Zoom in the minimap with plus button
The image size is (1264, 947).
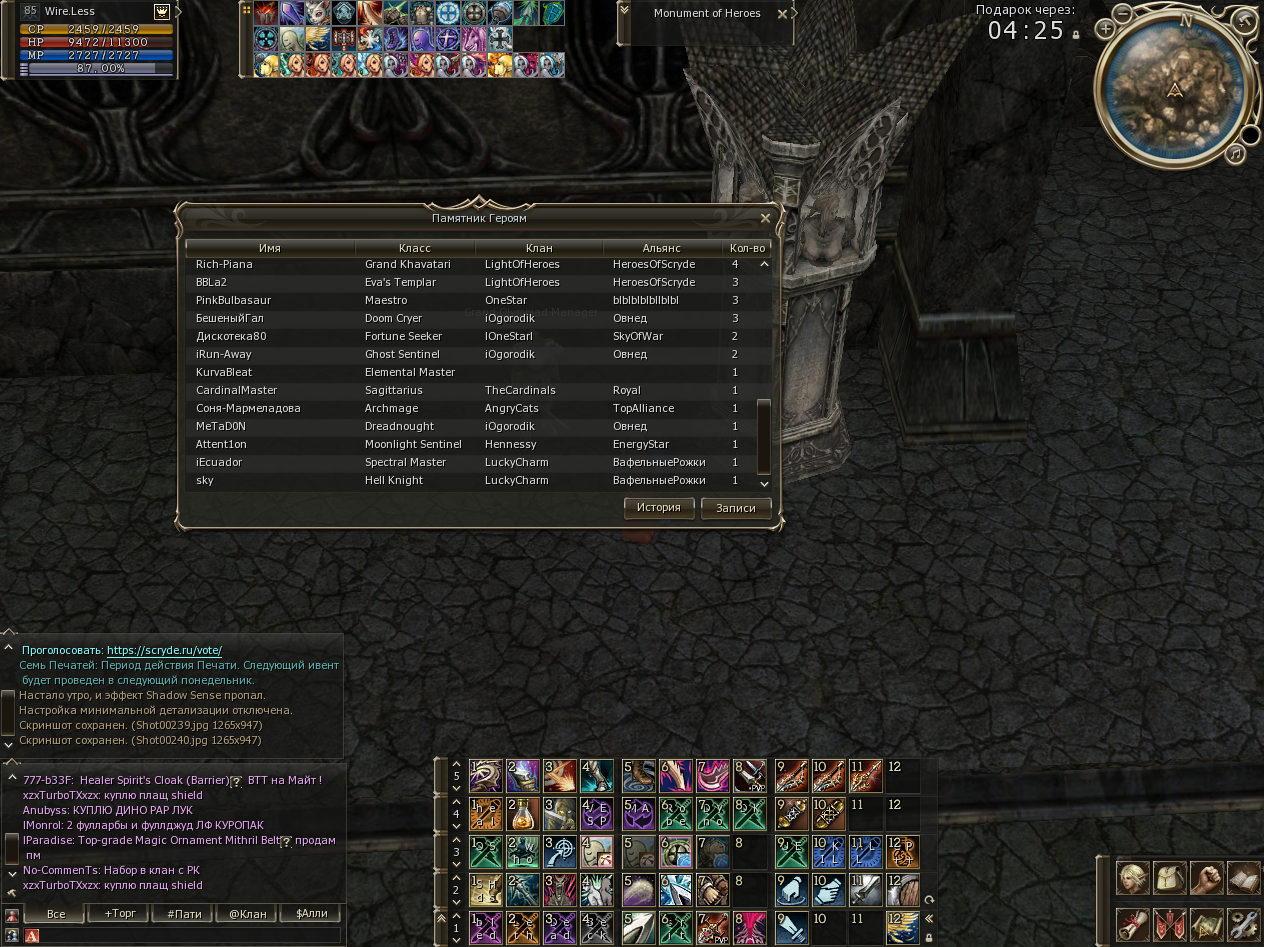pyautogui.click(x=1106, y=29)
